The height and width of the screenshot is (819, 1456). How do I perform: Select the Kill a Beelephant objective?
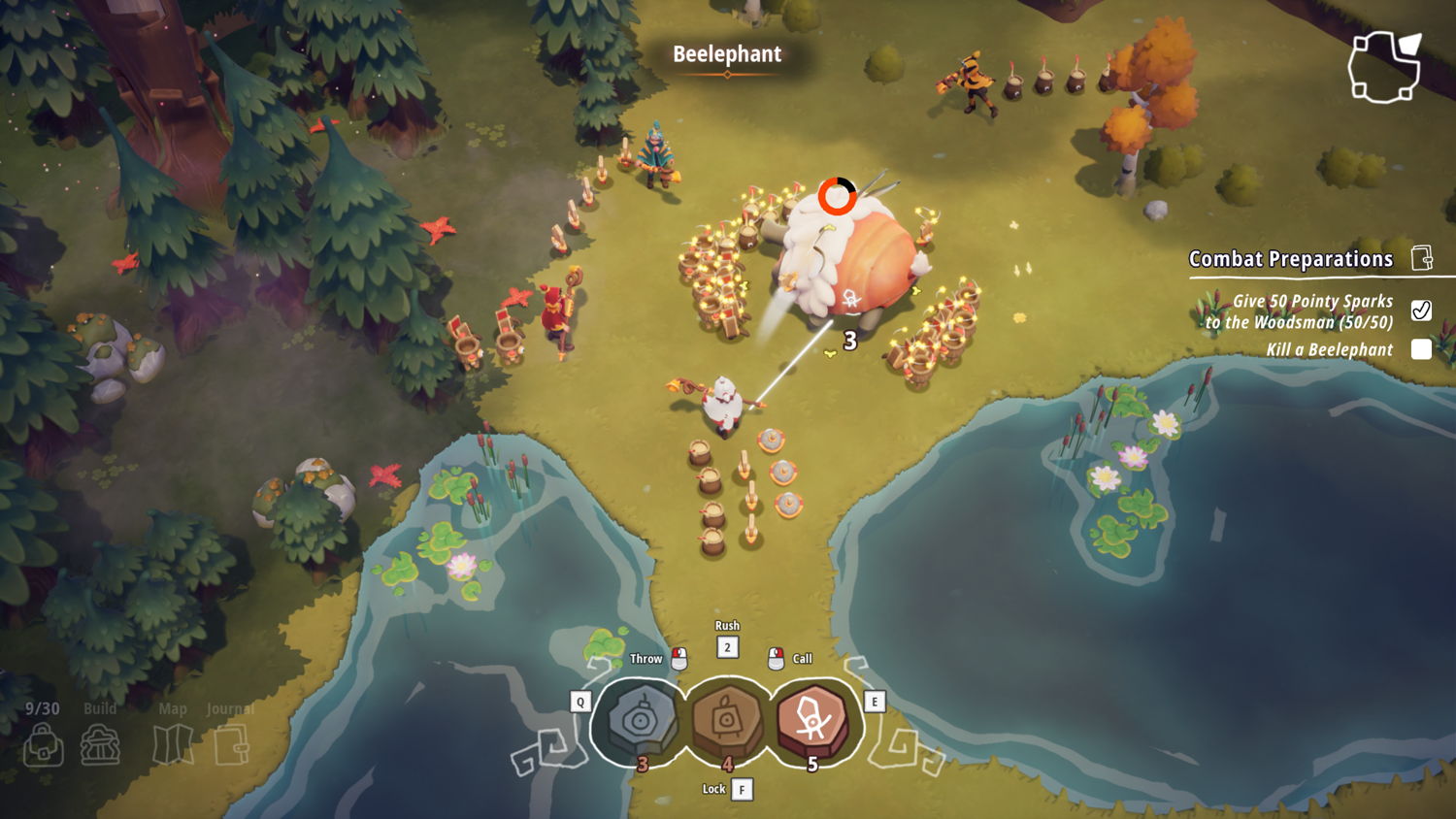(1329, 349)
